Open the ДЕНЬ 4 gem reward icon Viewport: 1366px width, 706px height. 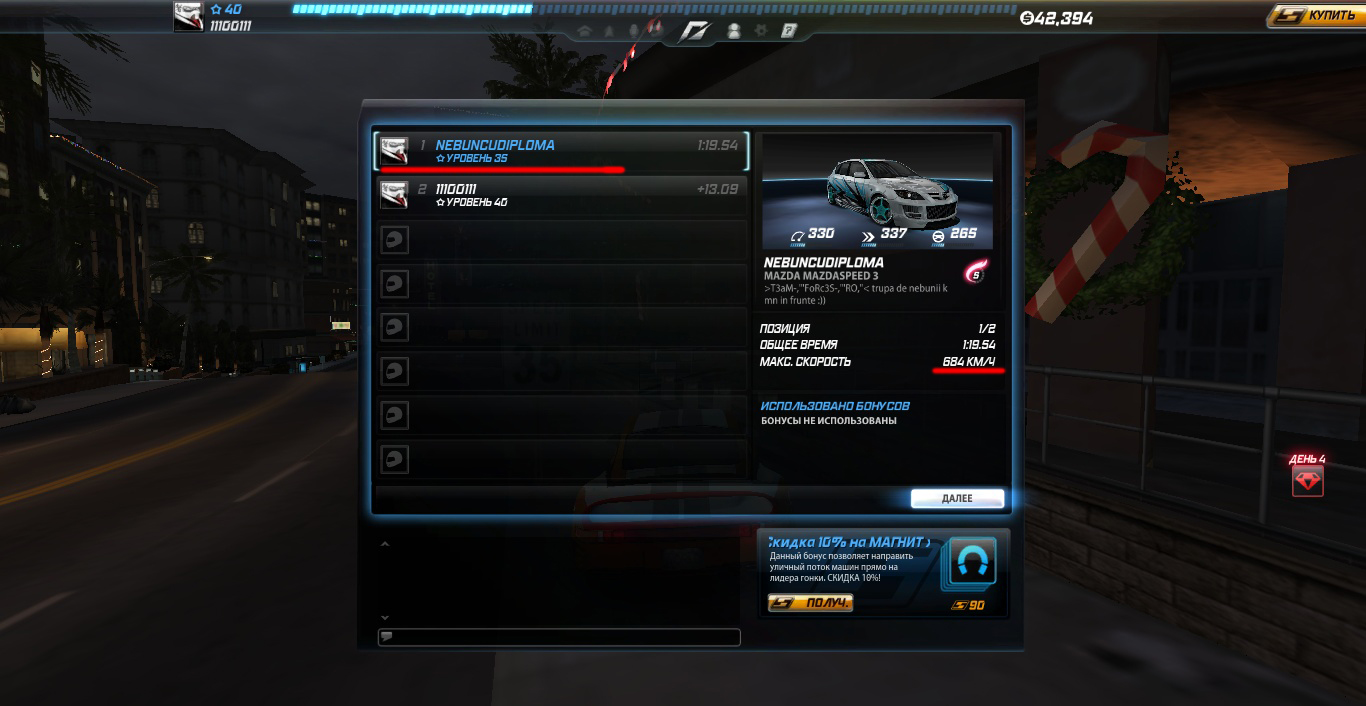[1307, 482]
